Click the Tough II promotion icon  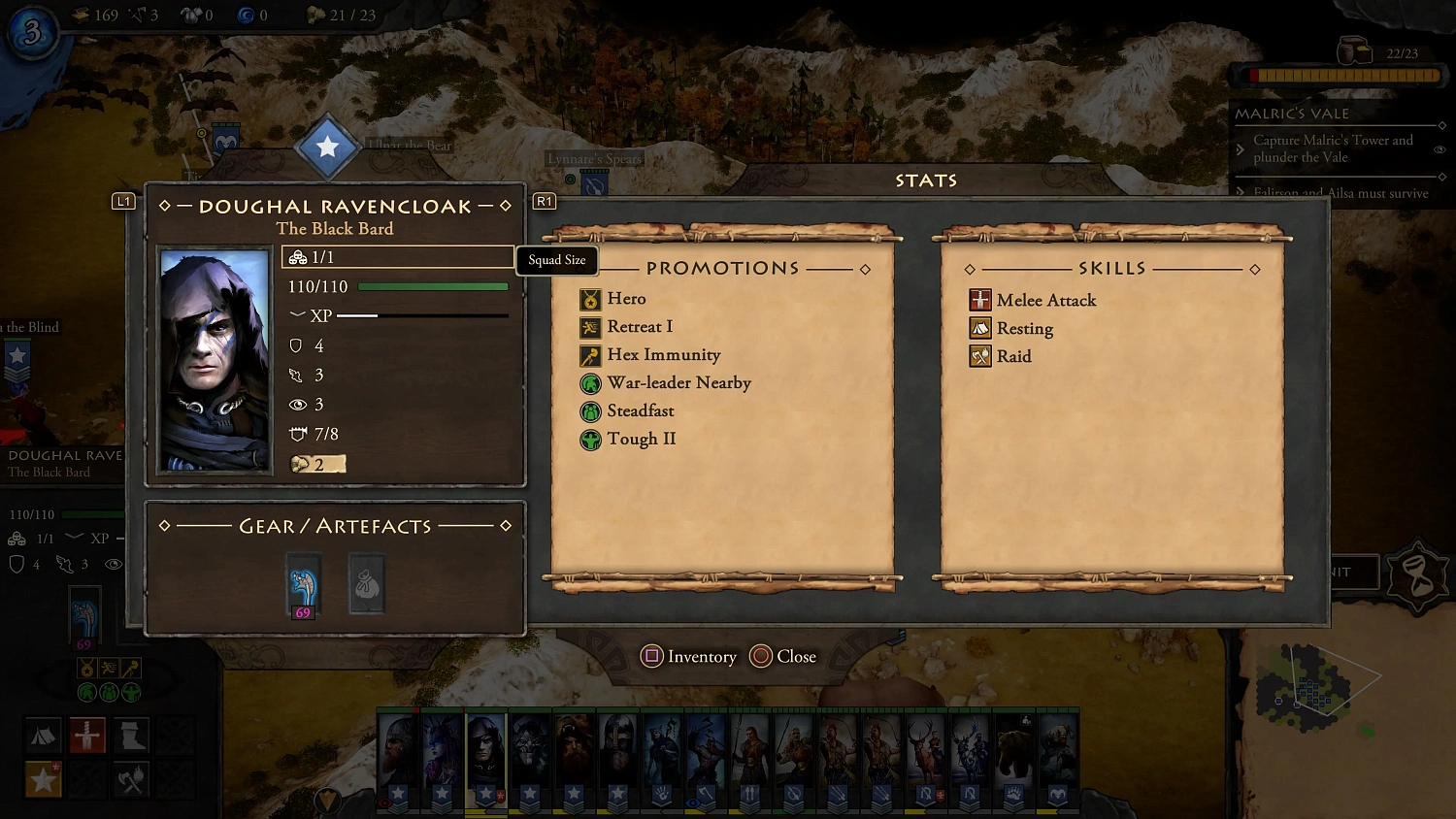(591, 440)
